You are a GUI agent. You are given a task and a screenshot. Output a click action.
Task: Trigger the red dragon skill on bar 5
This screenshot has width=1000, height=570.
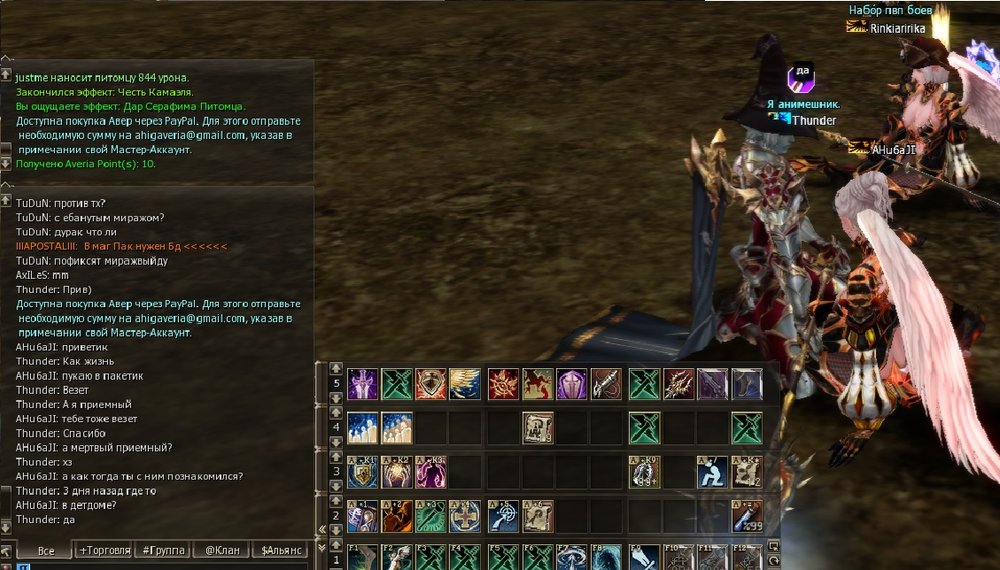(538, 384)
